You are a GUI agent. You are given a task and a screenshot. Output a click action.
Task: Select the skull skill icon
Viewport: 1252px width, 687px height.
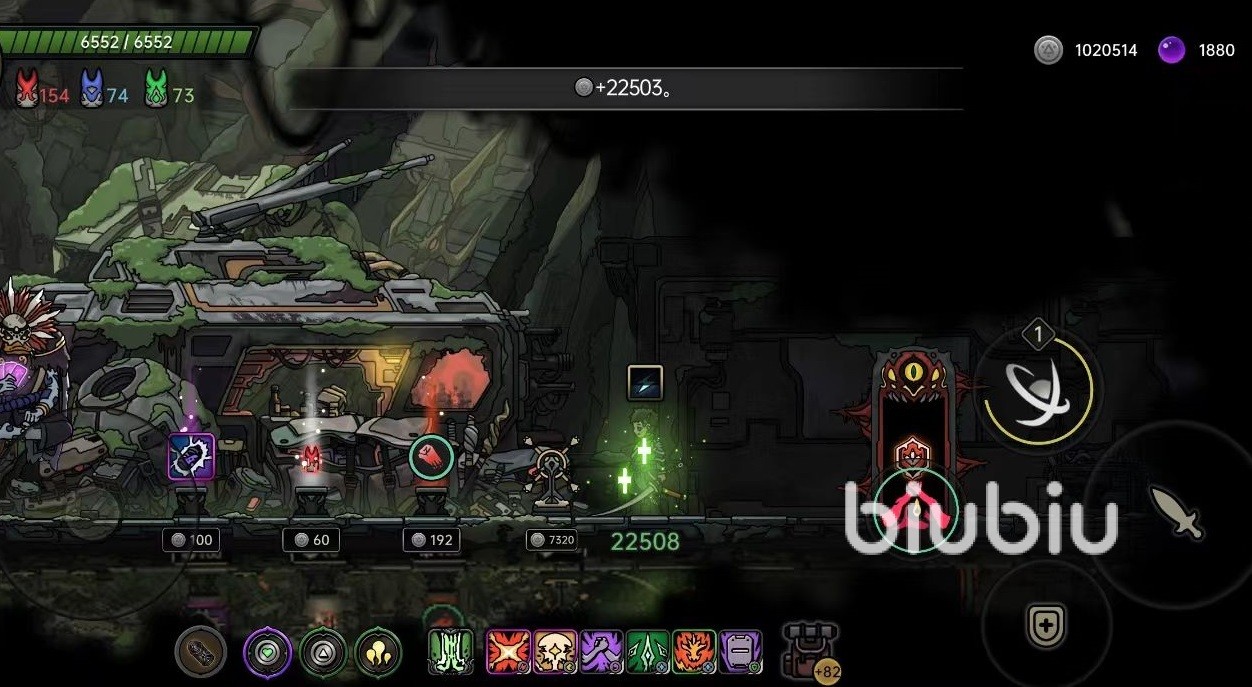pos(555,652)
